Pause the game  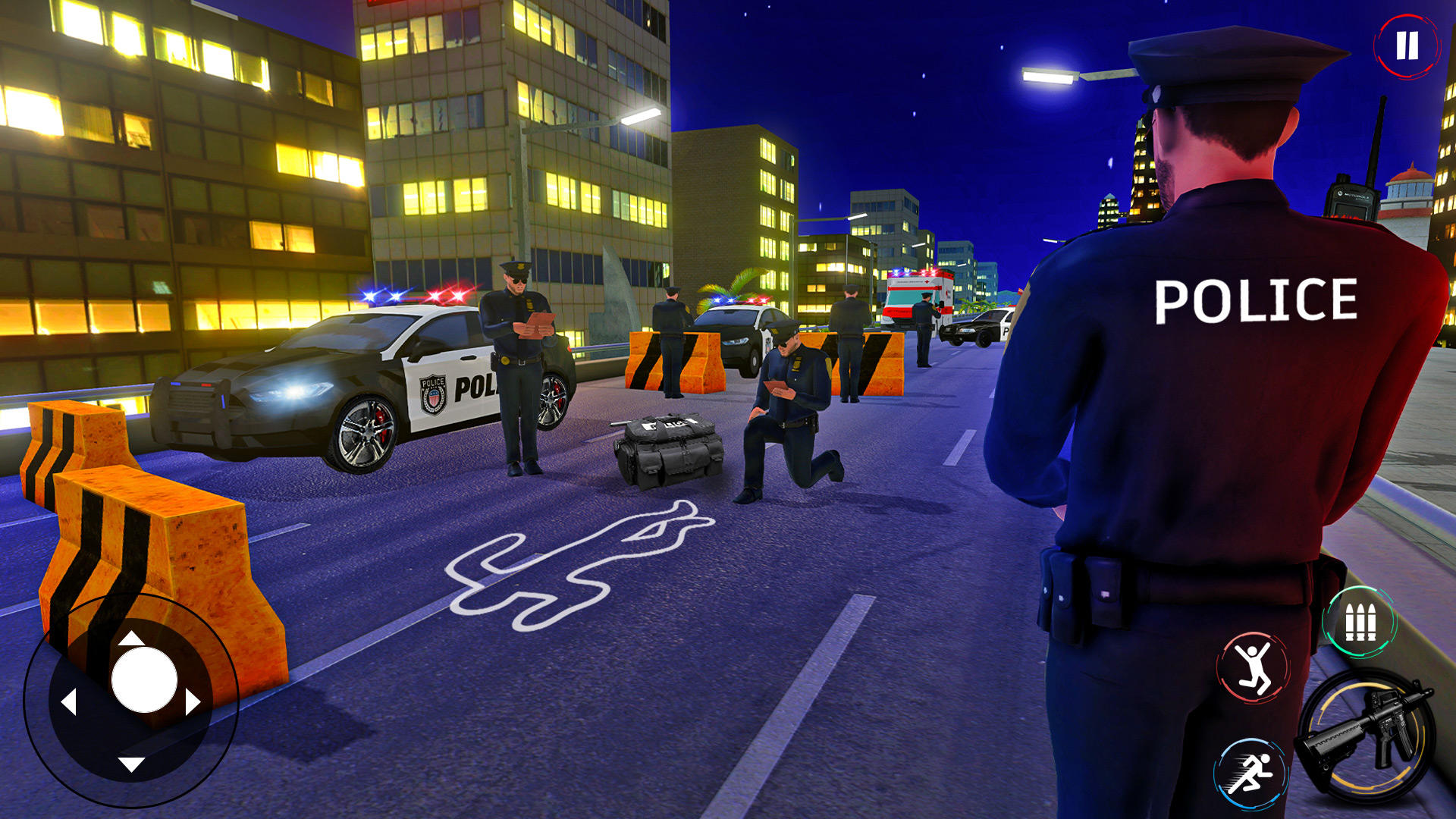(1407, 47)
